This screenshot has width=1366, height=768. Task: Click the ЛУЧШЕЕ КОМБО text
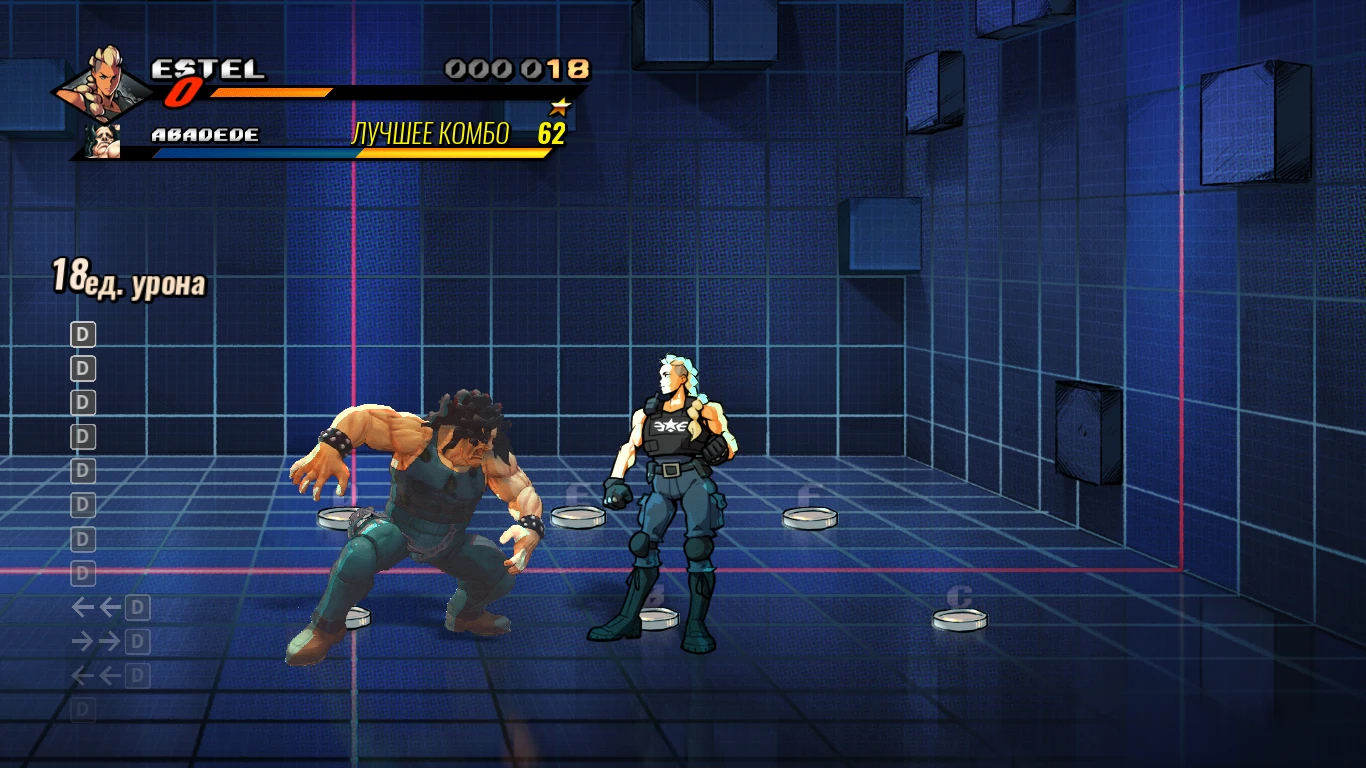430,132
